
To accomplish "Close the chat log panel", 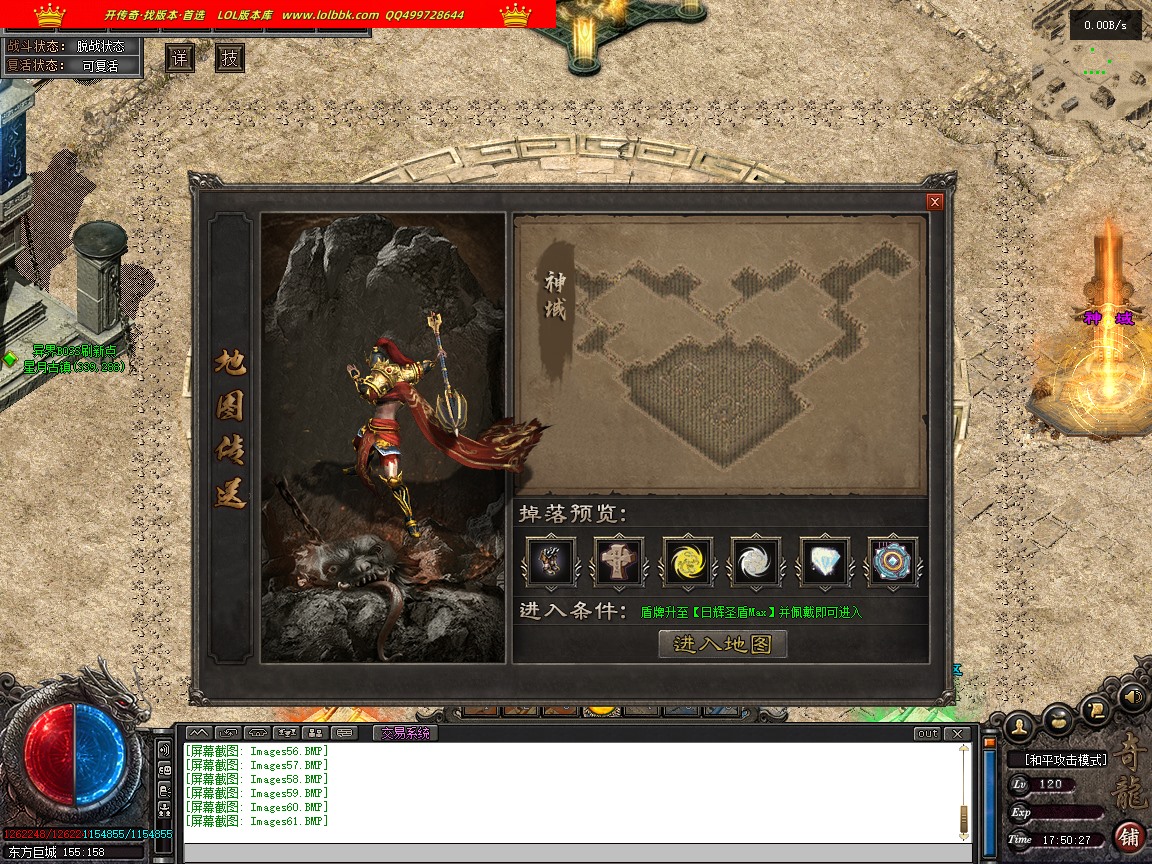I will (958, 734).
